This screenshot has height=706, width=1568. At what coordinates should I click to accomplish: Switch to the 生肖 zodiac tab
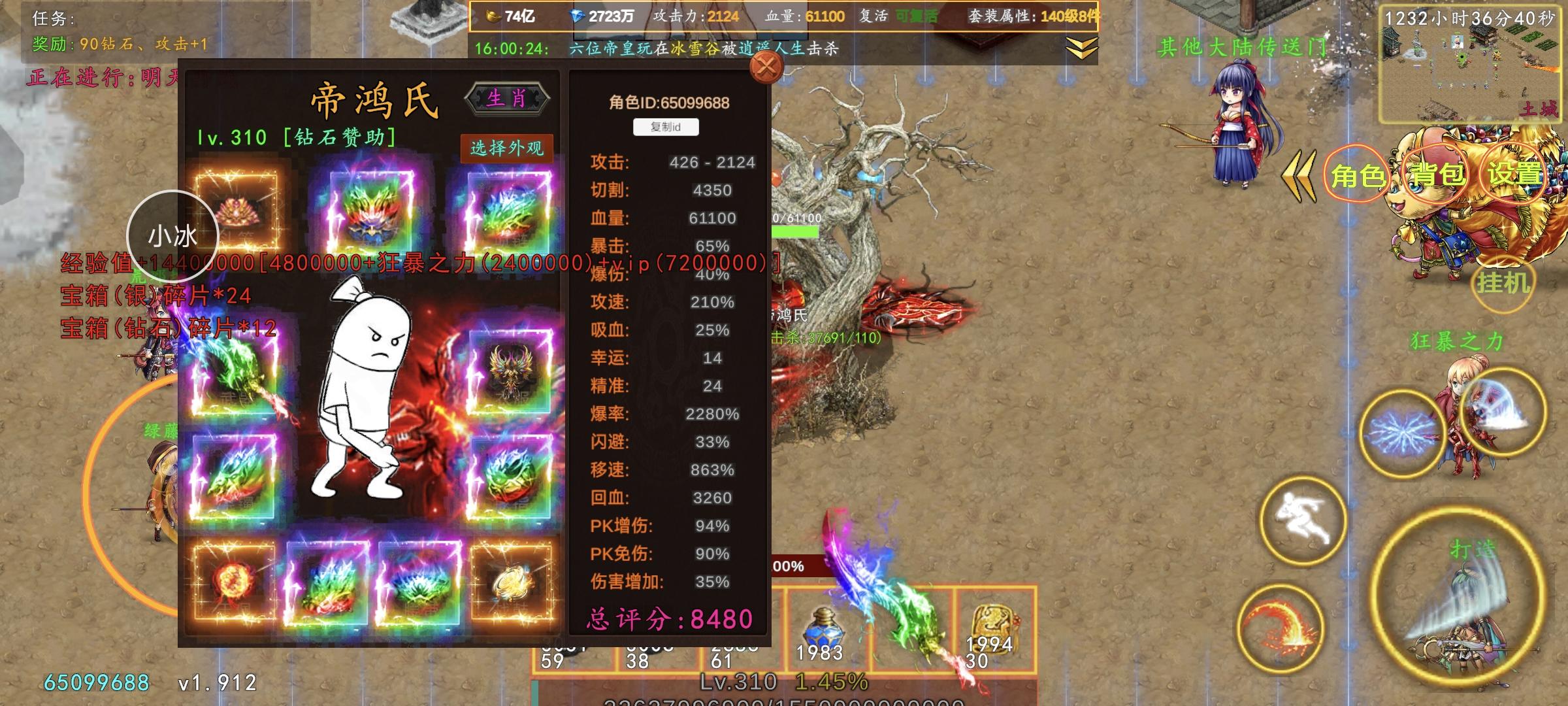[508, 98]
